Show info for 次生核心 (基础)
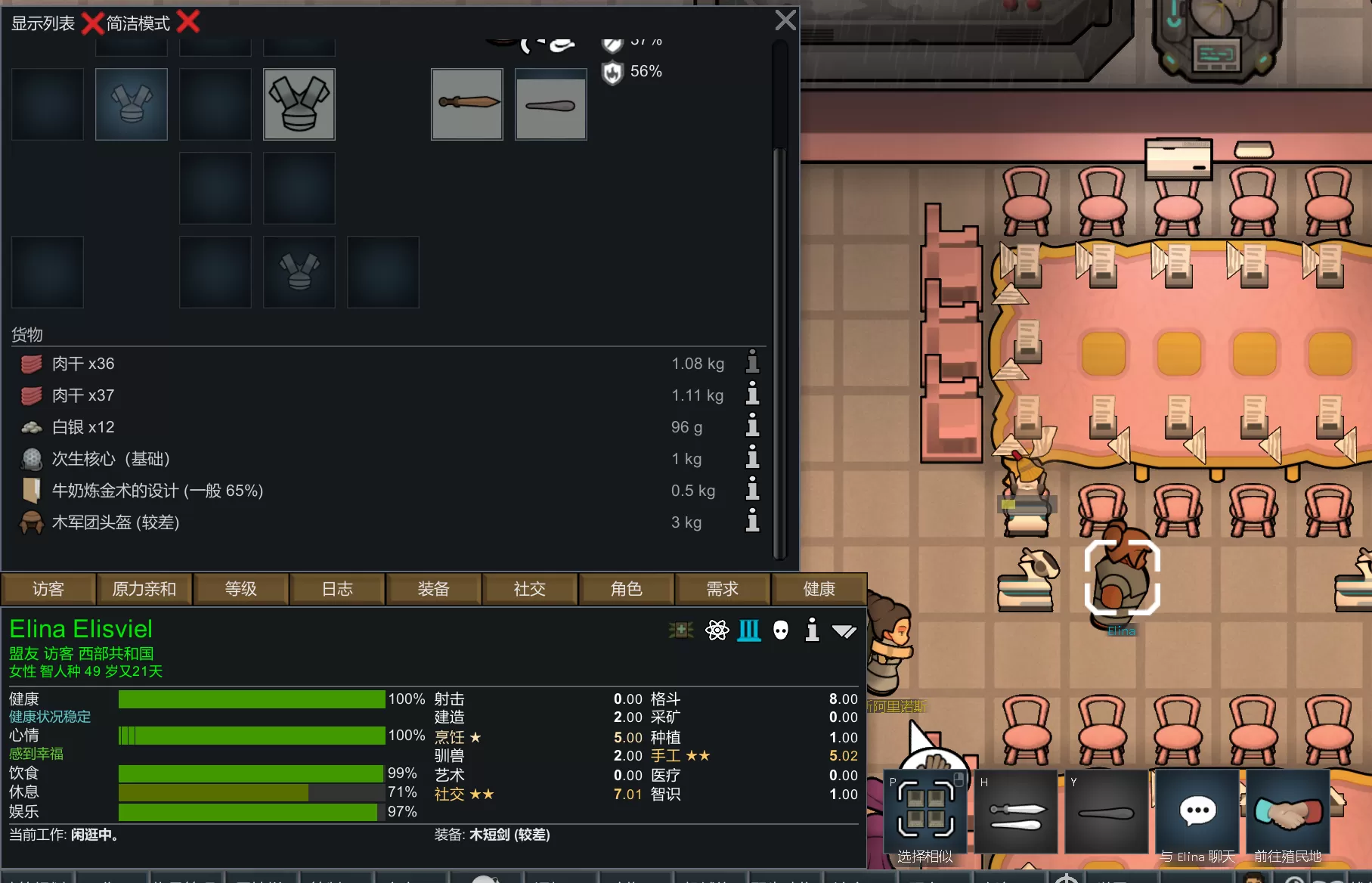 pyautogui.click(x=752, y=458)
